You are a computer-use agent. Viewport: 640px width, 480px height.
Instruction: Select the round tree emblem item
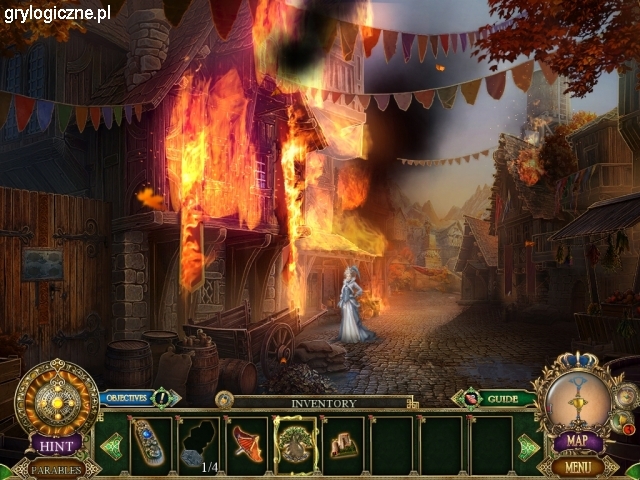296,443
